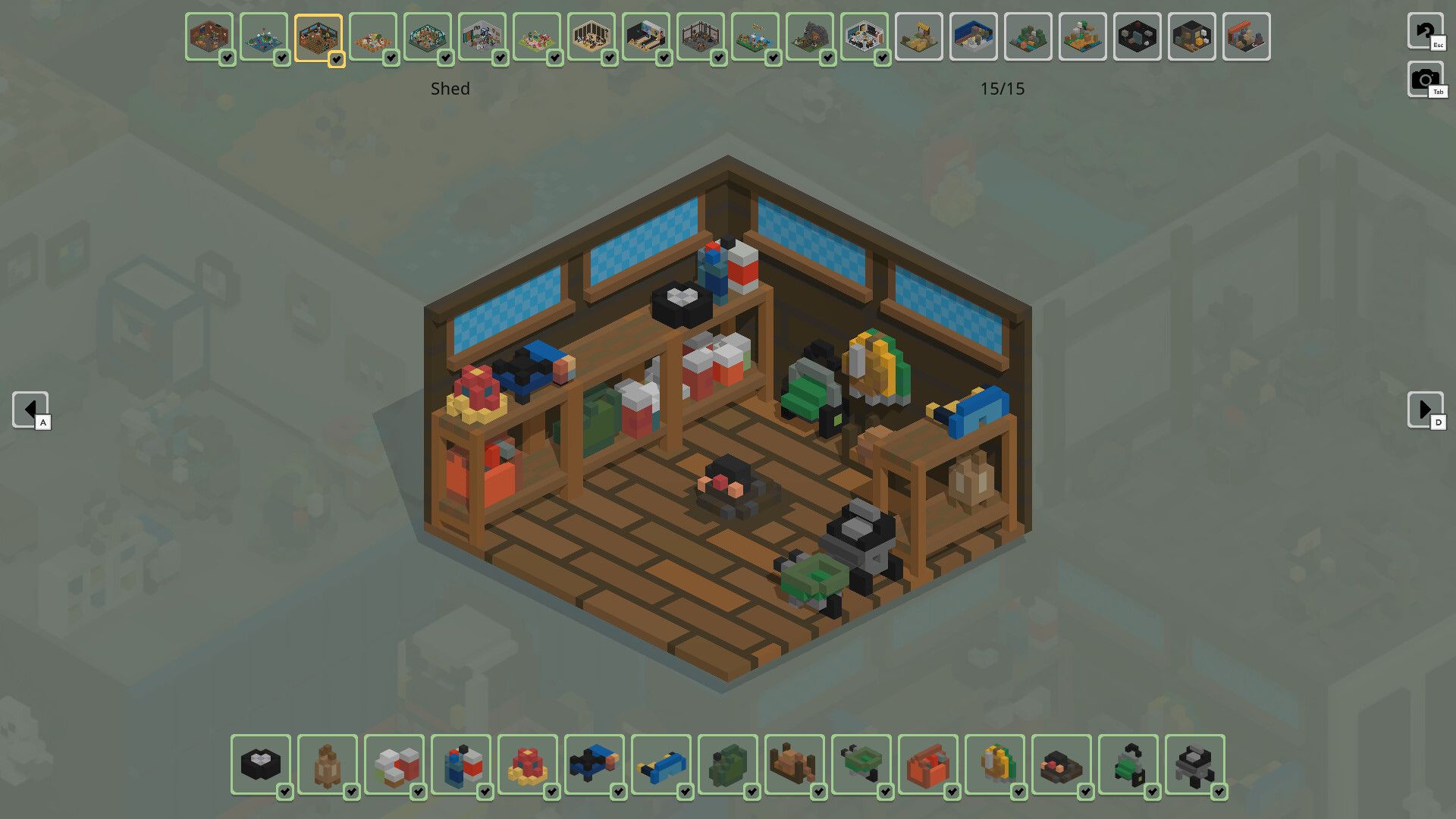
Task: Pick the red and white paint cans item
Action: point(394,764)
